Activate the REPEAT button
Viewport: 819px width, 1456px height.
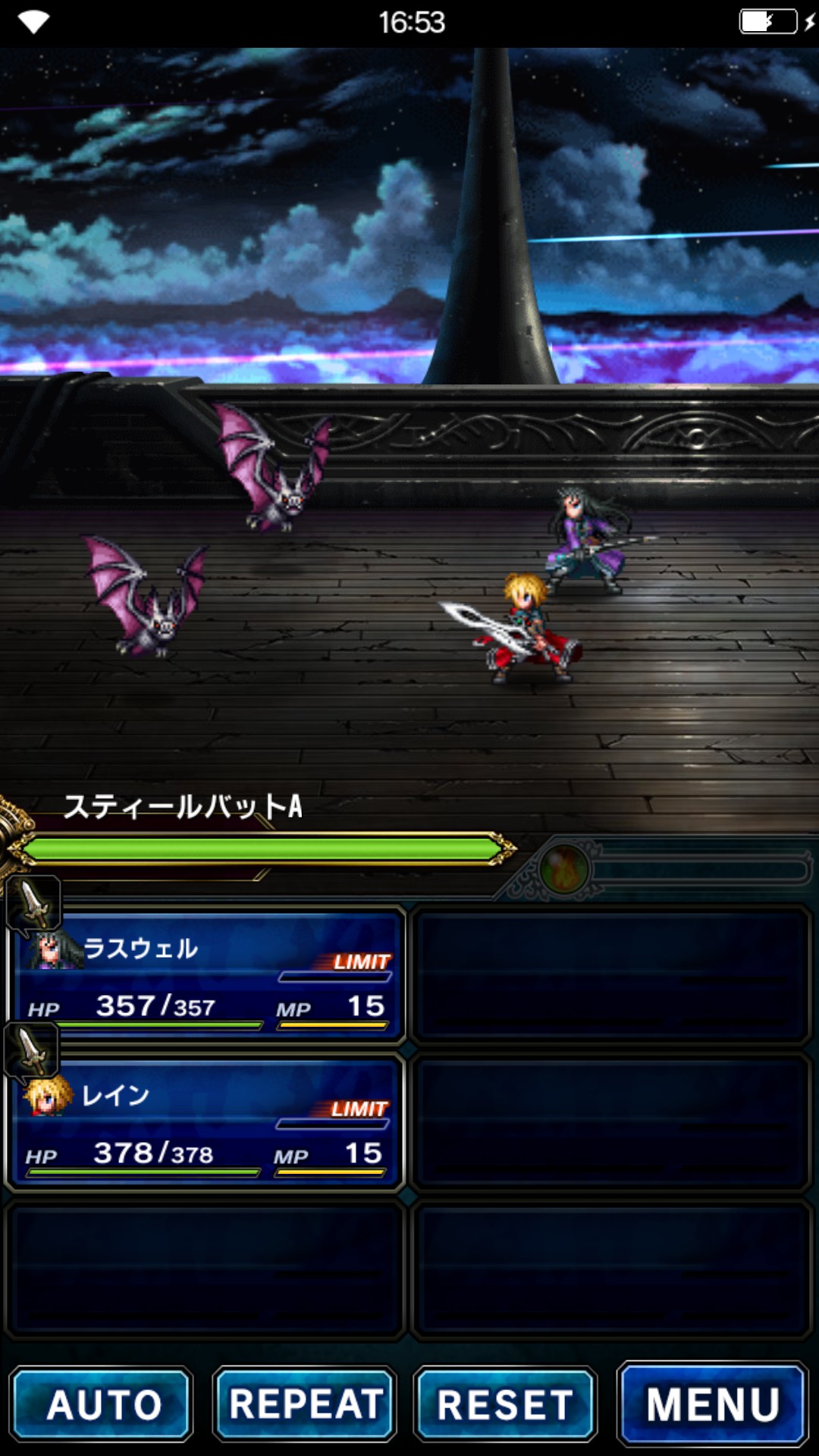305,1404
